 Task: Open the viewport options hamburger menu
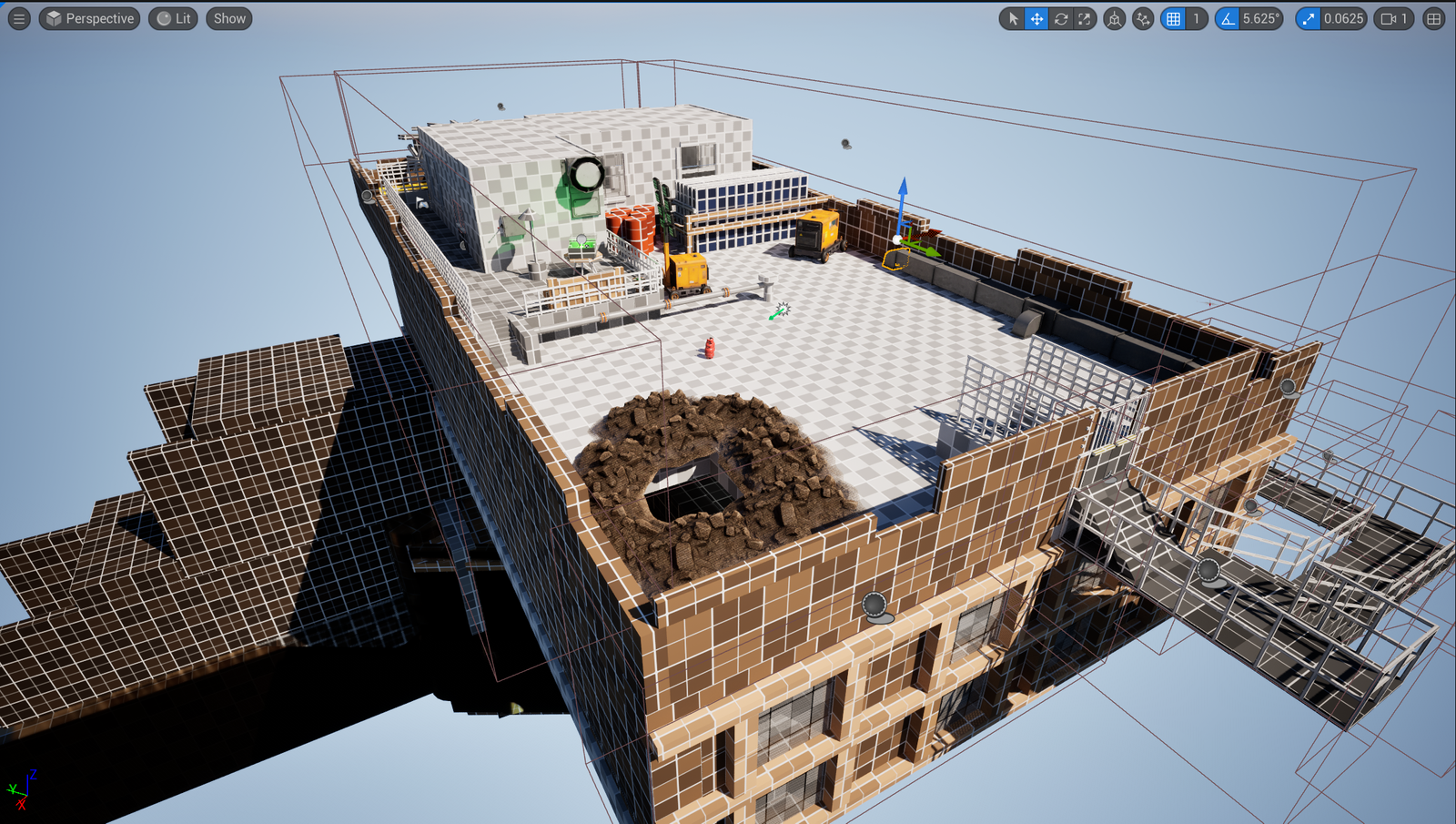pyautogui.click(x=19, y=18)
